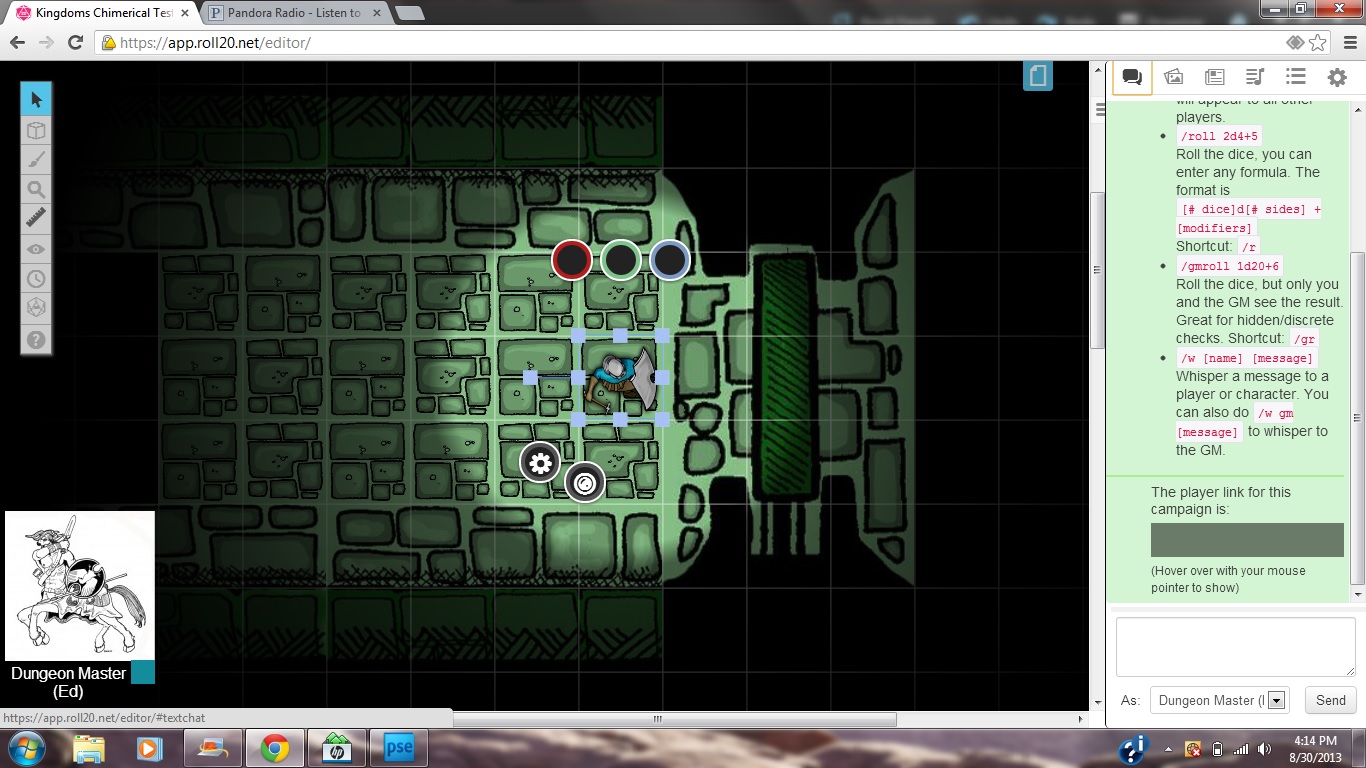This screenshot has height=768, width=1366.
Task: Open the 'As:' speaker dropdown
Action: [1274, 700]
